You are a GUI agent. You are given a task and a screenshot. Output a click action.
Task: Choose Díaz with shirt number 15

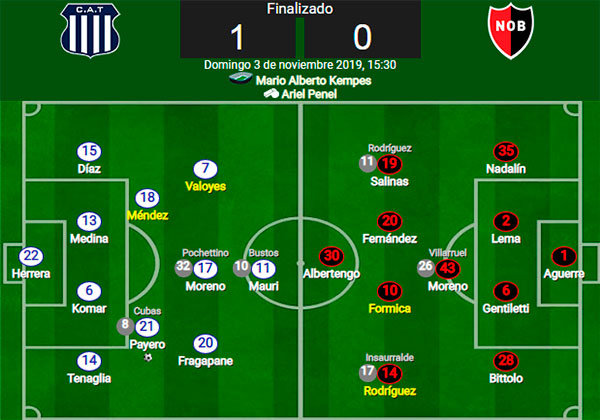pos(89,152)
